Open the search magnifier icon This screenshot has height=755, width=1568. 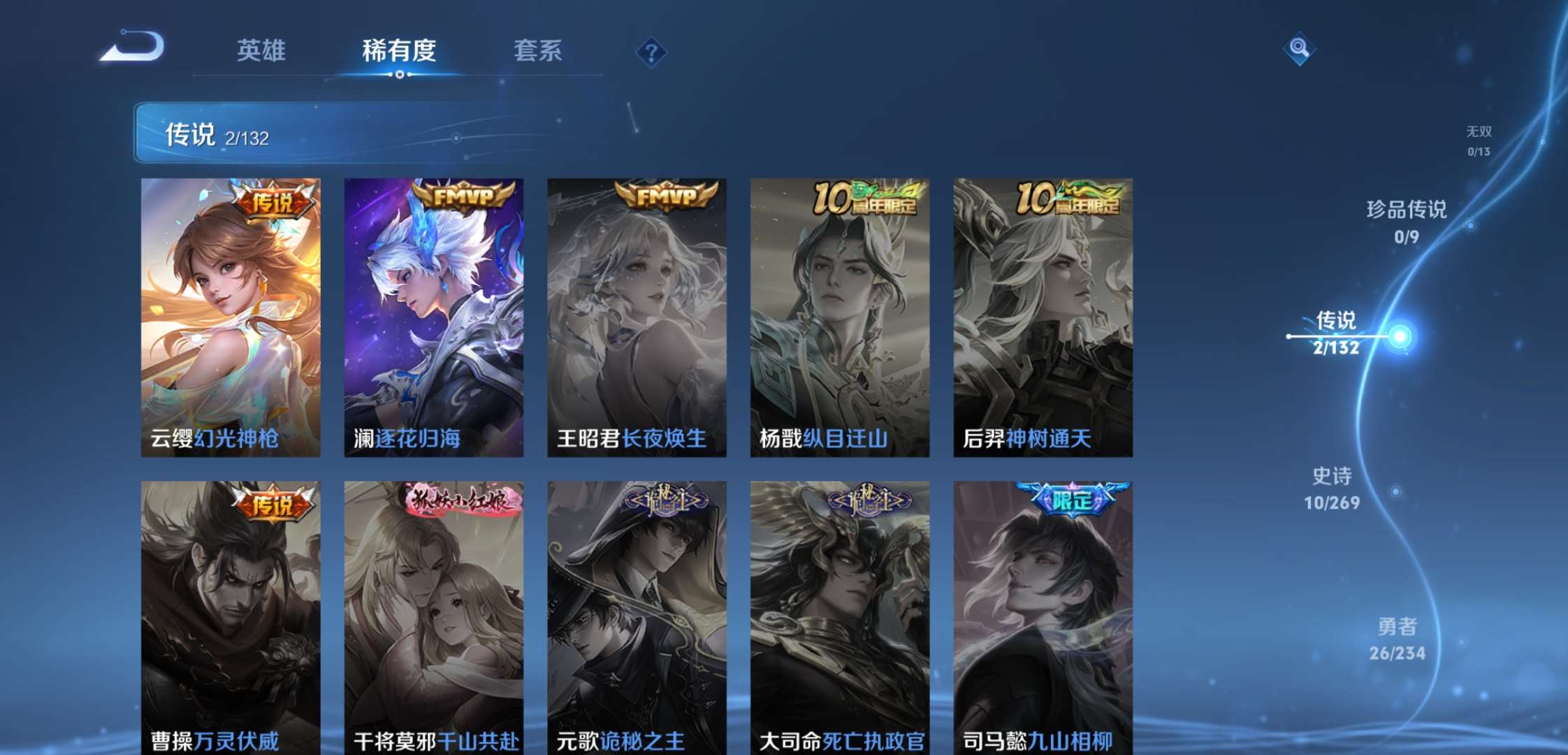[1300, 49]
